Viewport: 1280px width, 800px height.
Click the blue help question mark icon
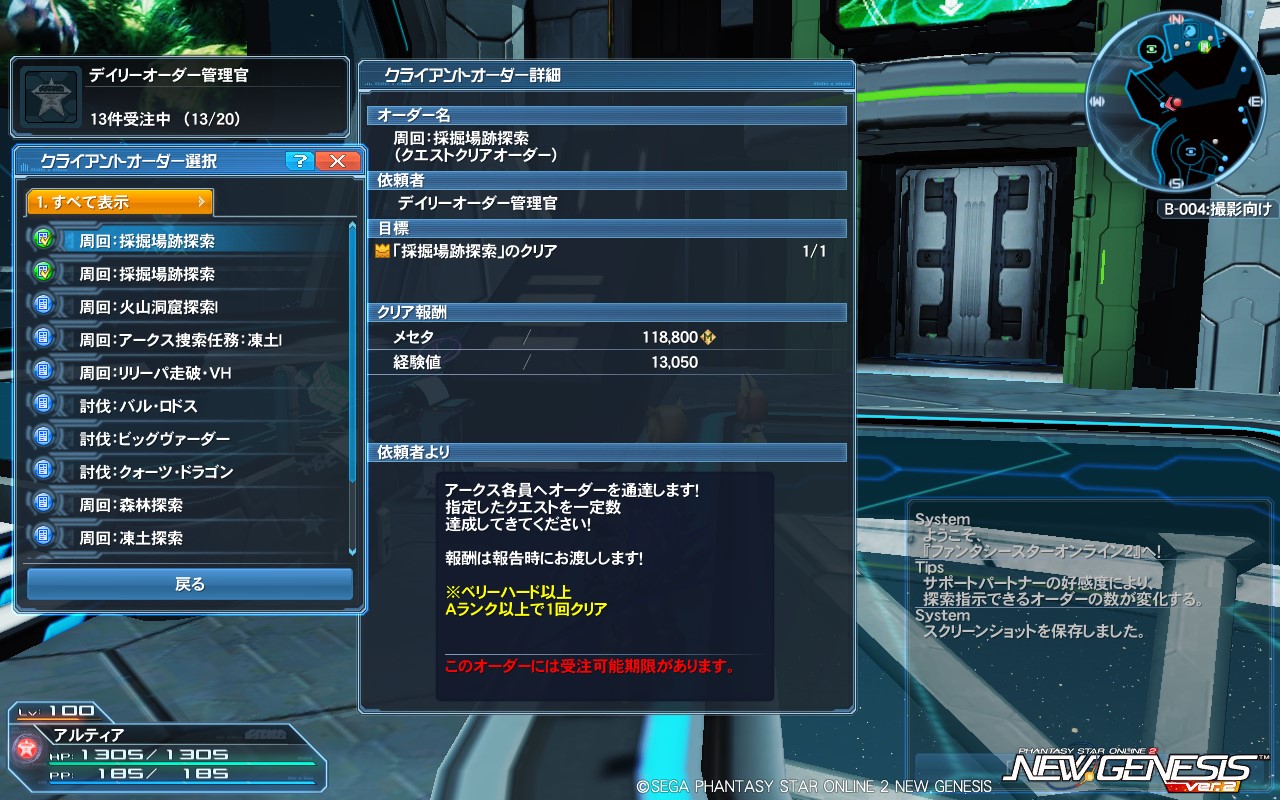[298, 160]
